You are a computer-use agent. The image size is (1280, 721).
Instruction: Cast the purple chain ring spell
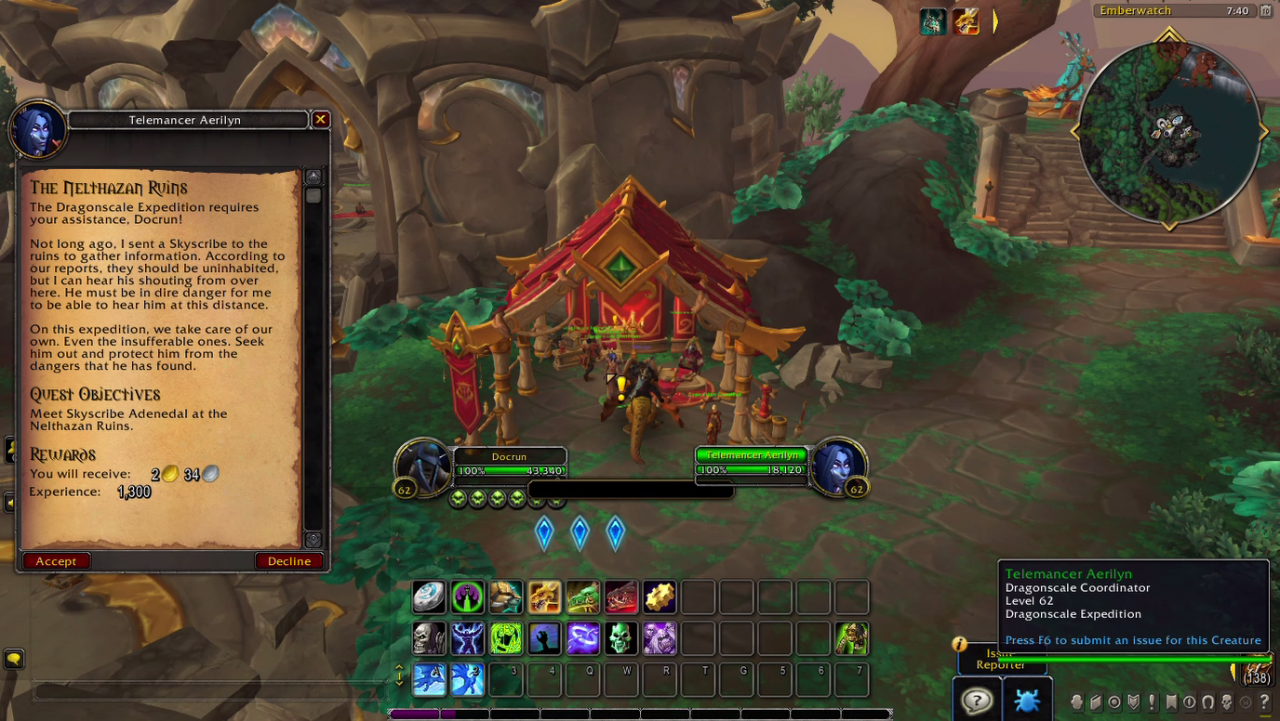pos(583,638)
